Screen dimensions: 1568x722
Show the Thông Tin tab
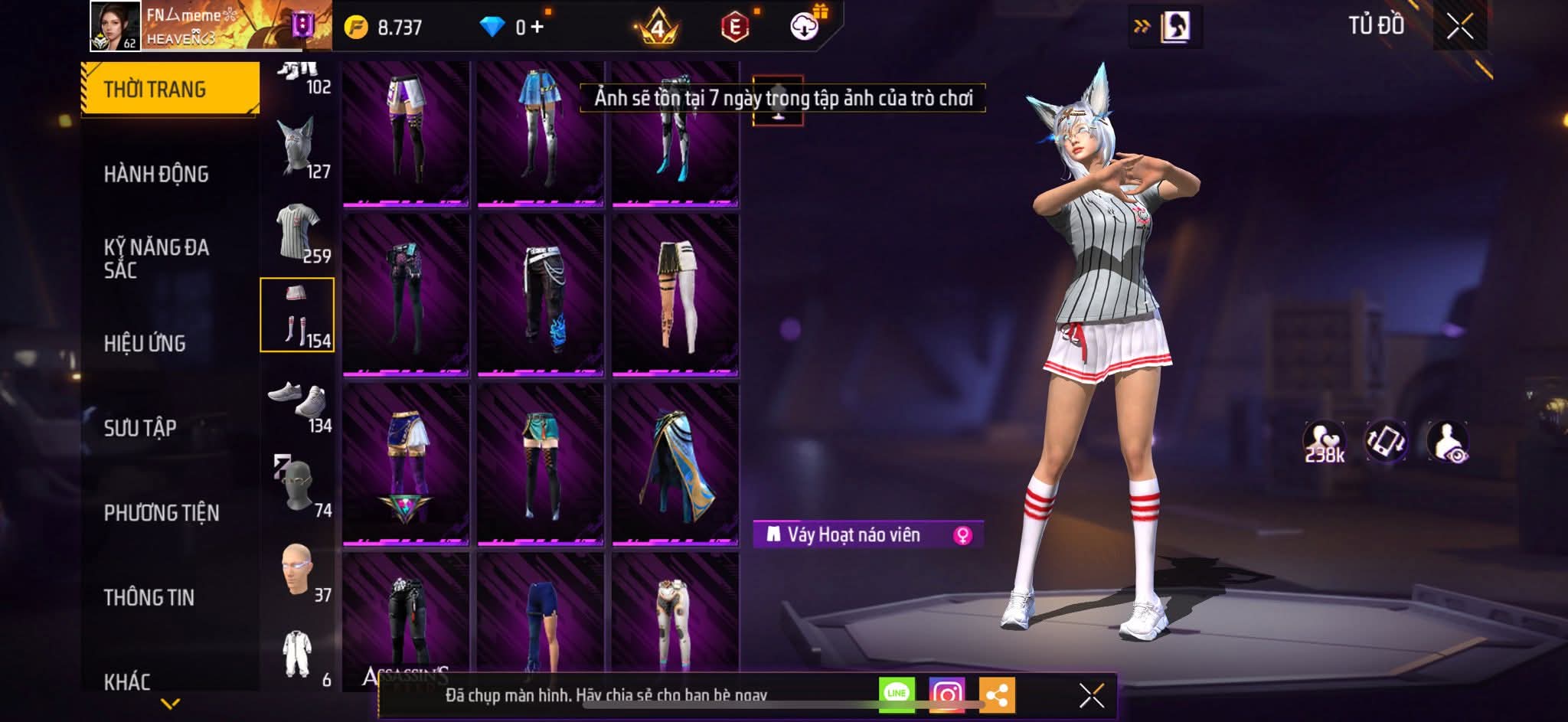[x=149, y=597]
